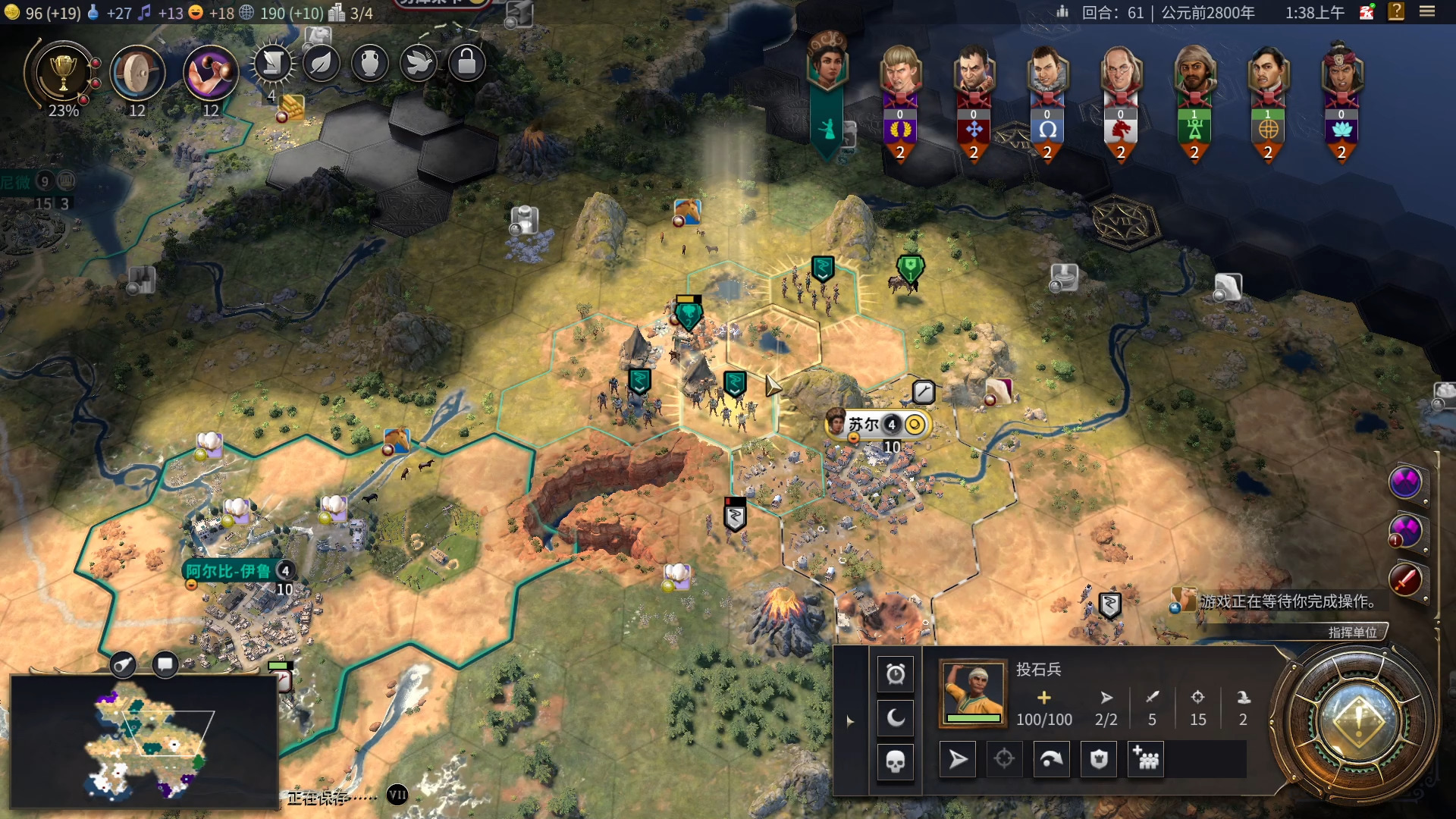The height and width of the screenshot is (819, 1456).
Task: Open the wheel technology research button
Action: (137, 74)
